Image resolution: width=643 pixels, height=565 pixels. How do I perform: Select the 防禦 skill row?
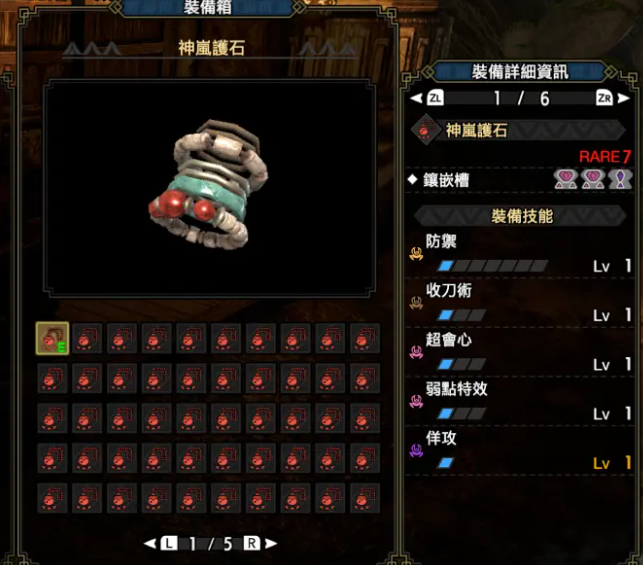click(520, 253)
